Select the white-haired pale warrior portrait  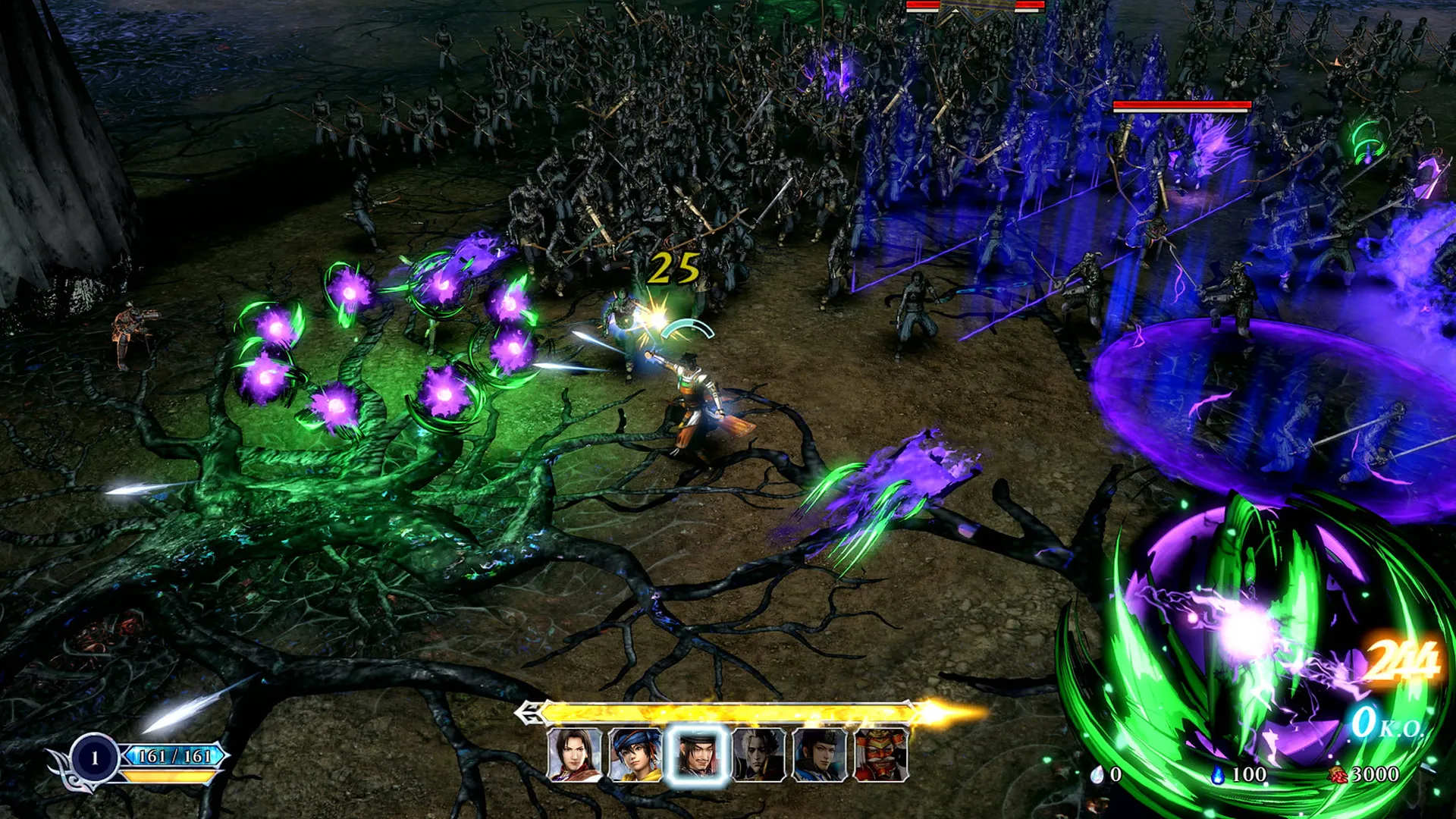pos(758,755)
